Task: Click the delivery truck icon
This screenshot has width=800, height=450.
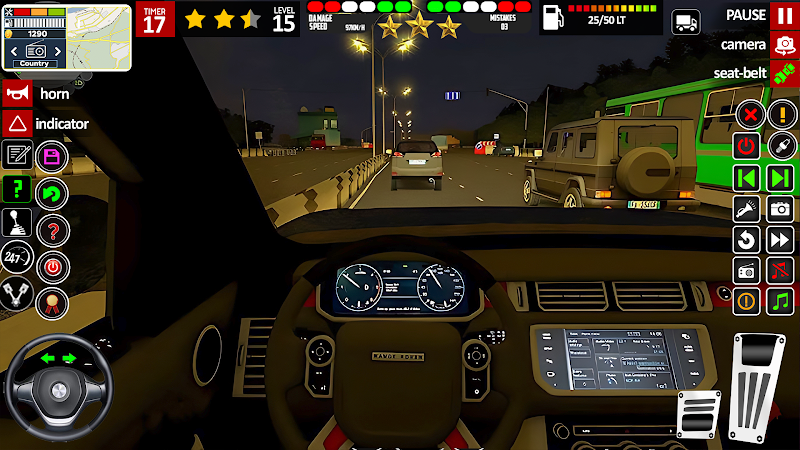Action: pos(687,21)
